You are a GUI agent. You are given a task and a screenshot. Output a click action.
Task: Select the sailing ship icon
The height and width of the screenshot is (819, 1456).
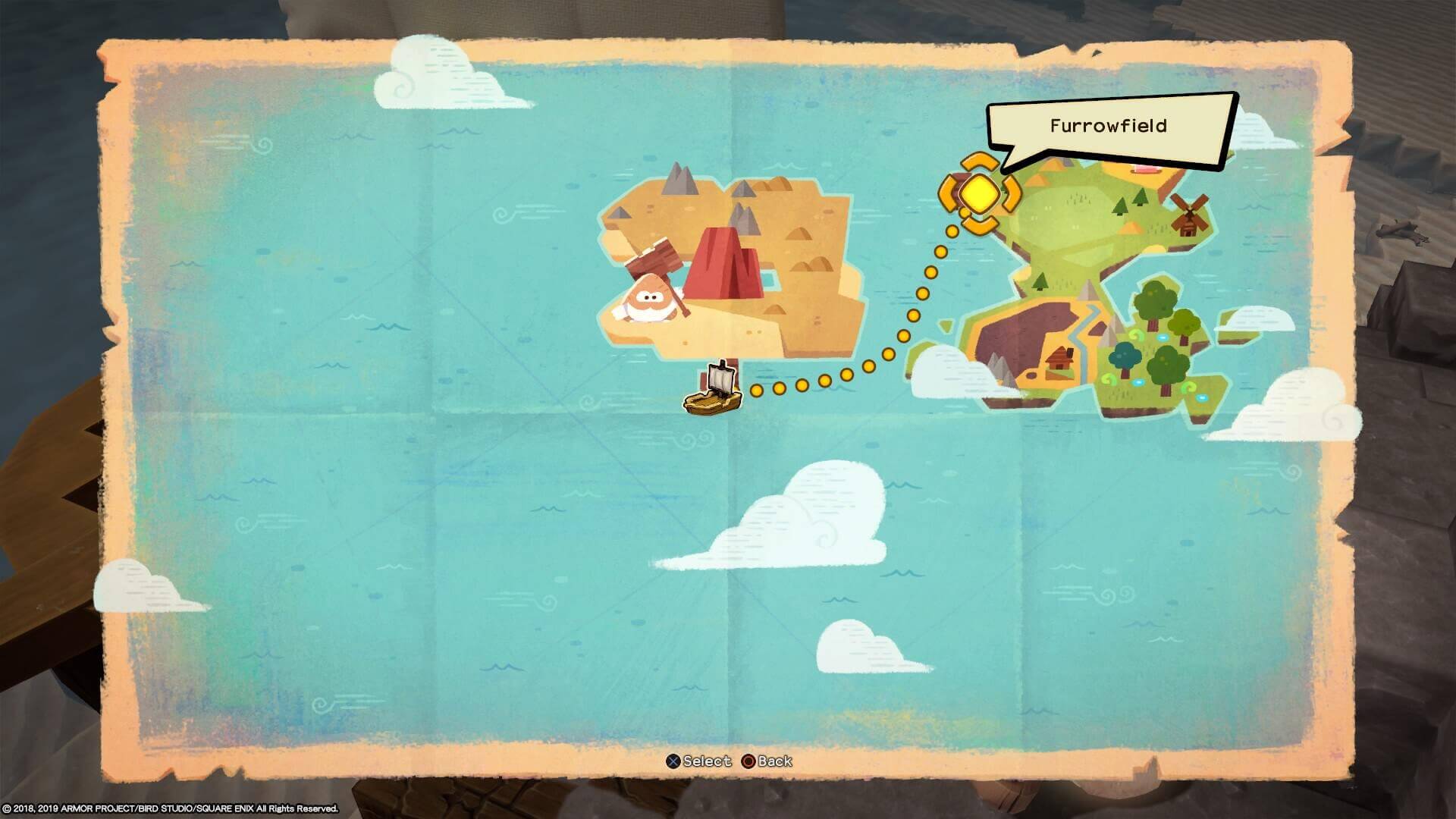714,390
